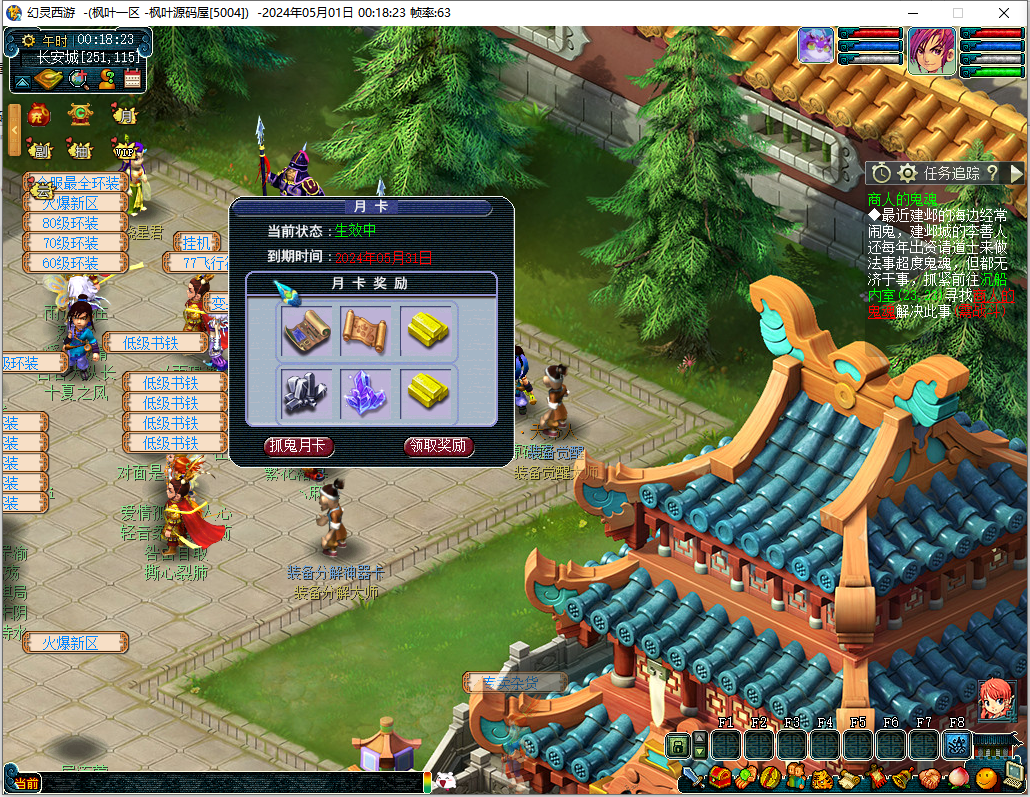Viewport: 1030px width, 797px height.
Task: Click the purple pet portrait
Action: pyautogui.click(x=816, y=46)
